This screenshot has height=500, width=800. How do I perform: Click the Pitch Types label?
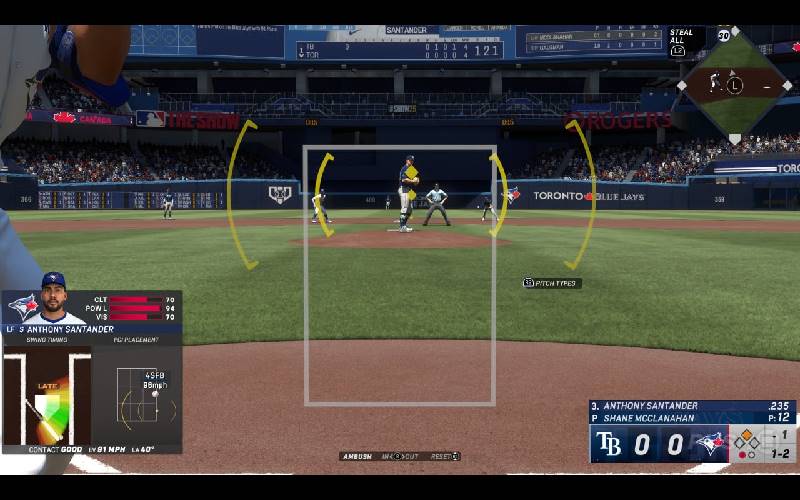click(x=552, y=283)
